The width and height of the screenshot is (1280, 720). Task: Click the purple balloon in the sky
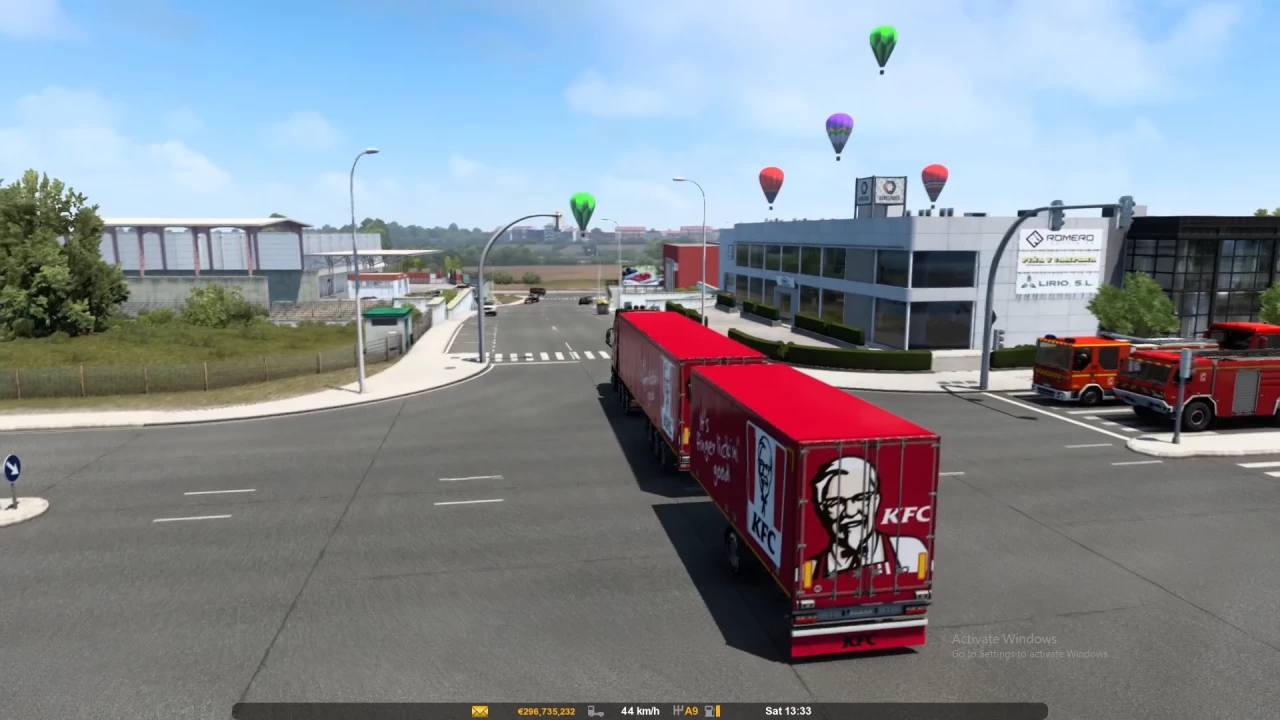(838, 130)
